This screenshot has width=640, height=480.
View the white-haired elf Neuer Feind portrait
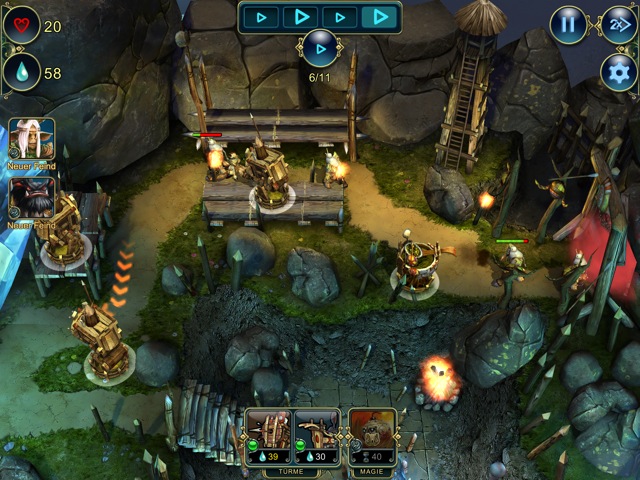coord(32,140)
